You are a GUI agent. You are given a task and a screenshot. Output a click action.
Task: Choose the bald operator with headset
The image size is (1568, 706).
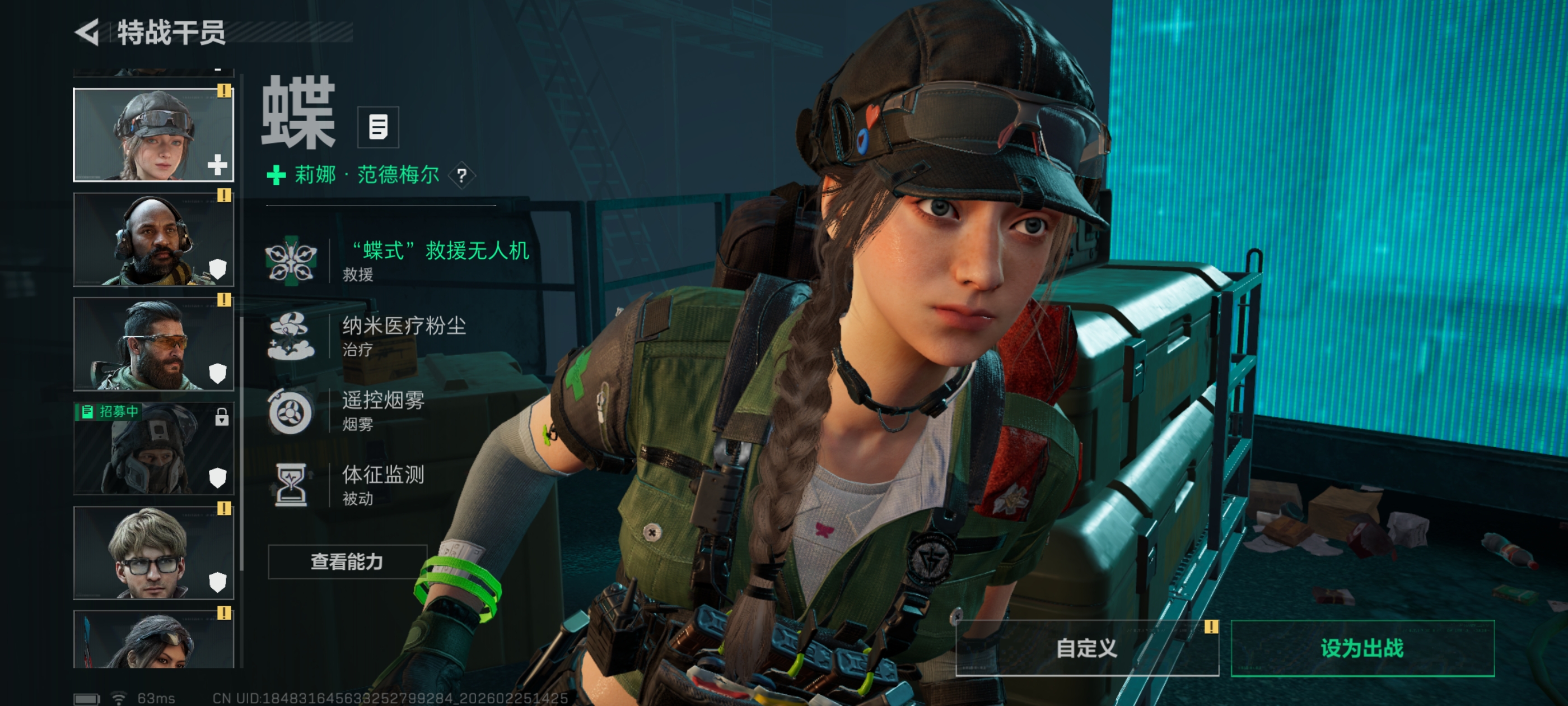tap(153, 240)
